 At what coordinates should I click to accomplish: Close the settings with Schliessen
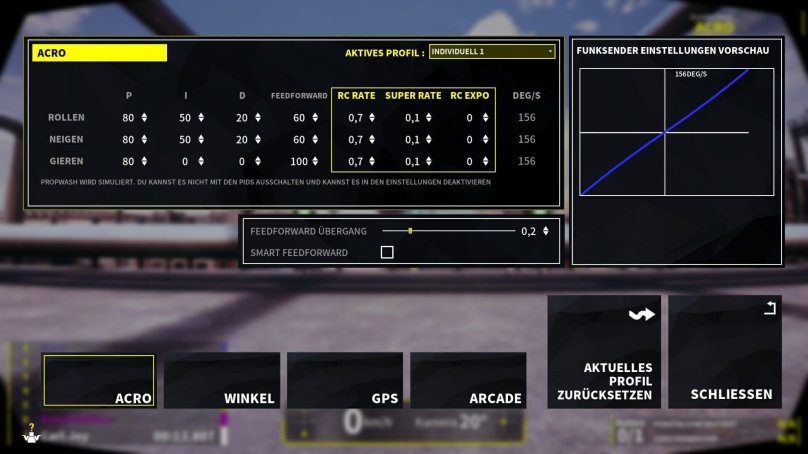coord(725,352)
